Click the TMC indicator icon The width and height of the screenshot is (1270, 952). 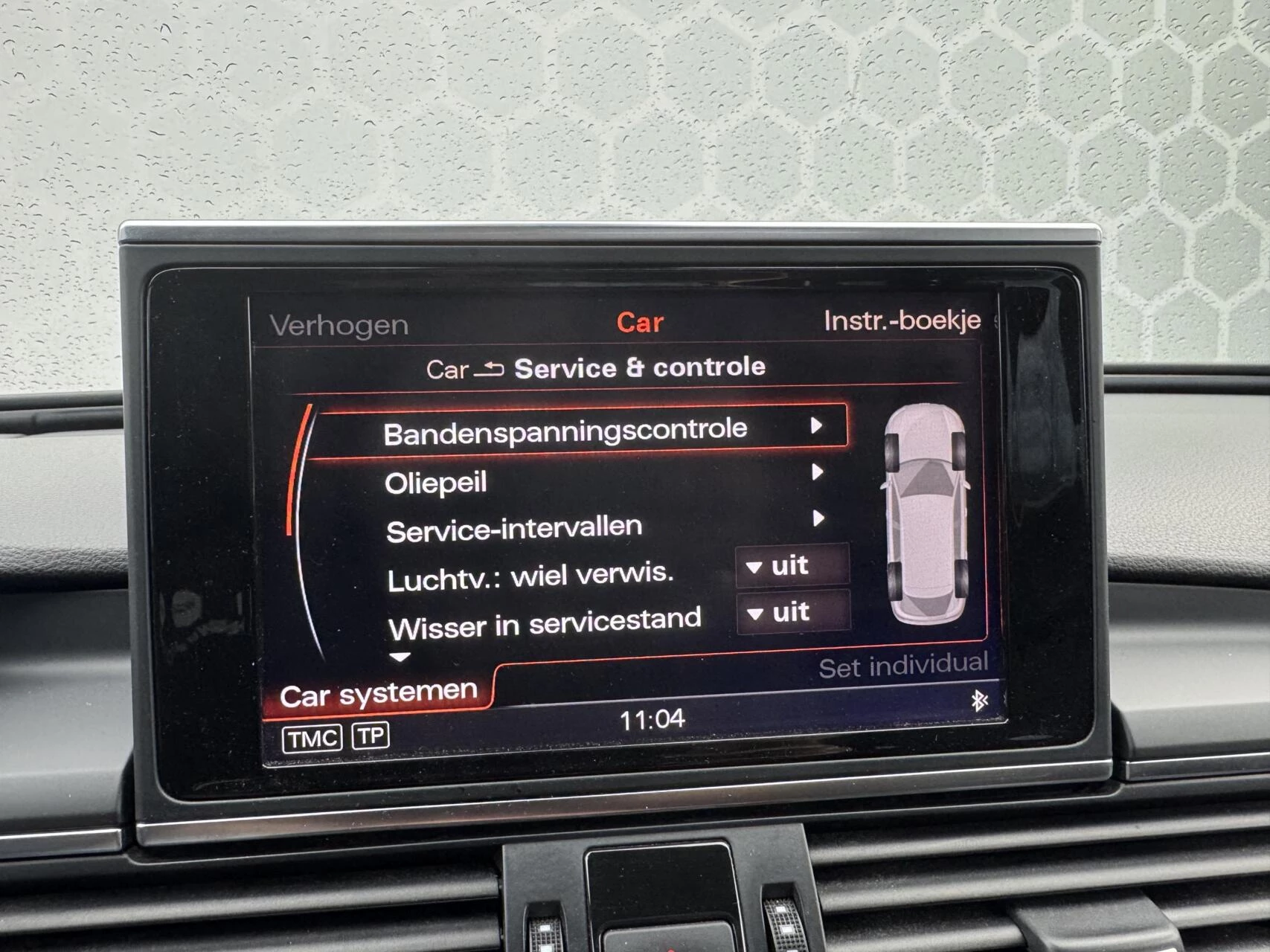coord(313,736)
